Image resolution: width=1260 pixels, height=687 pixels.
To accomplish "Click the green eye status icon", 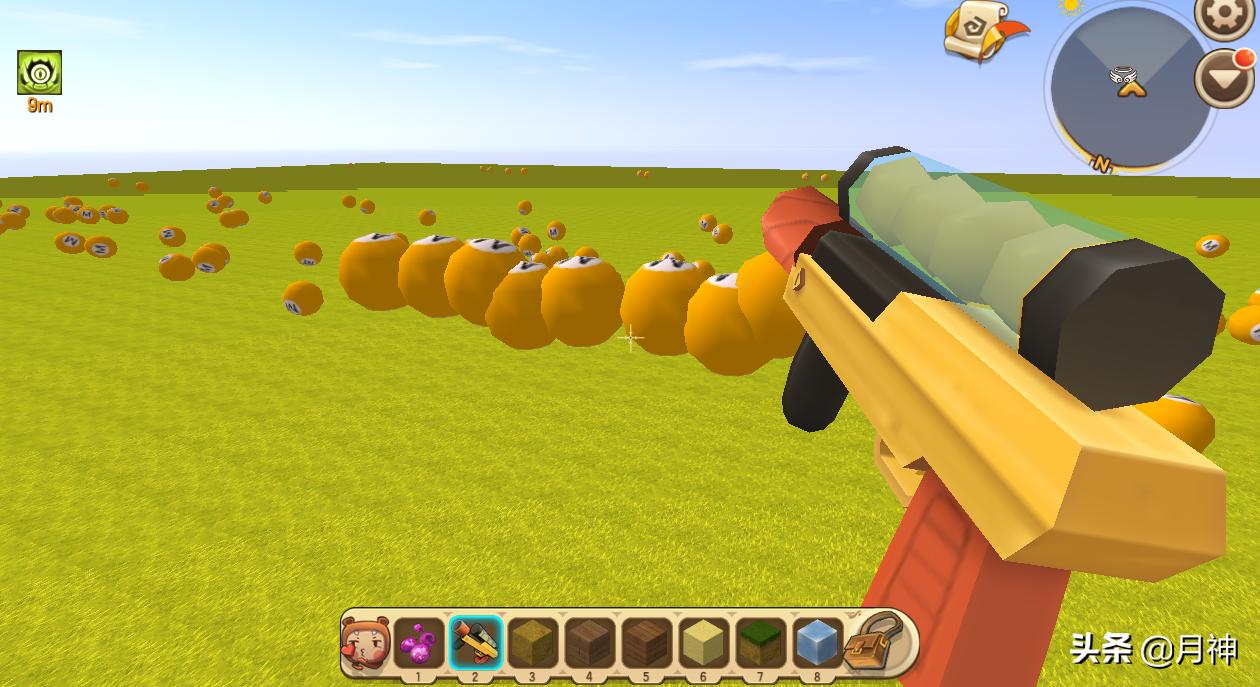I will click(x=39, y=73).
